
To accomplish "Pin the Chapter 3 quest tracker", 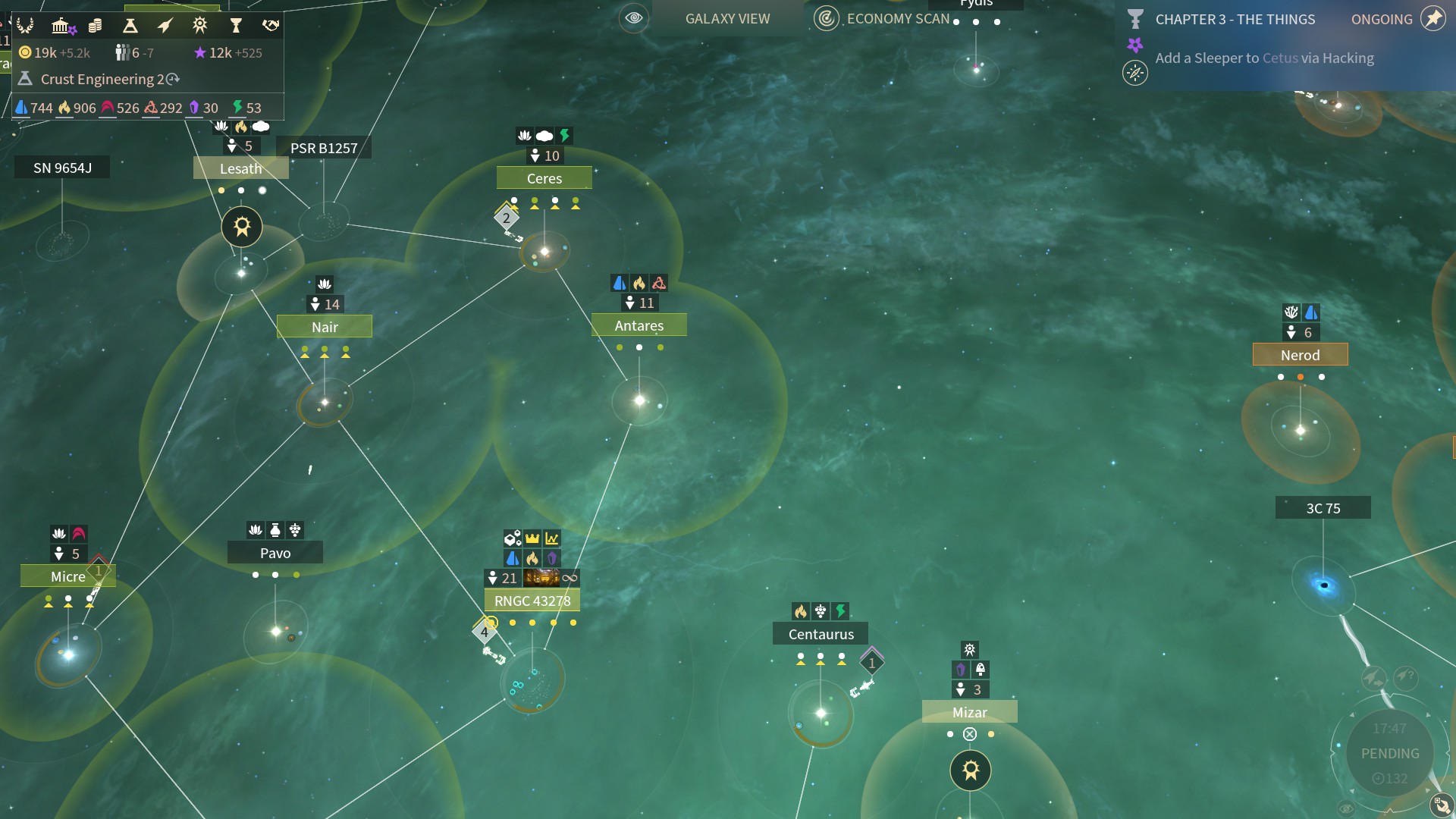I will tap(1433, 19).
